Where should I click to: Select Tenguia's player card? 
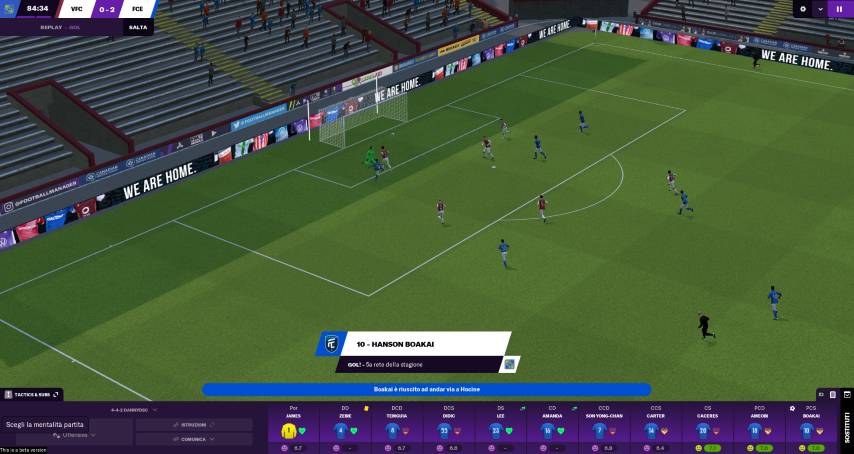(396, 430)
